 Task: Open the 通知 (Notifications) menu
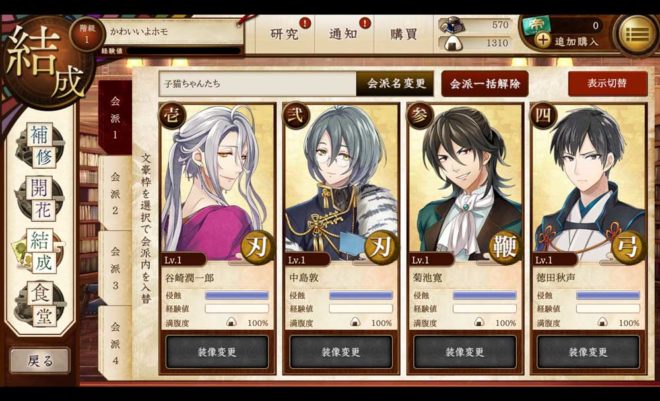coord(343,34)
